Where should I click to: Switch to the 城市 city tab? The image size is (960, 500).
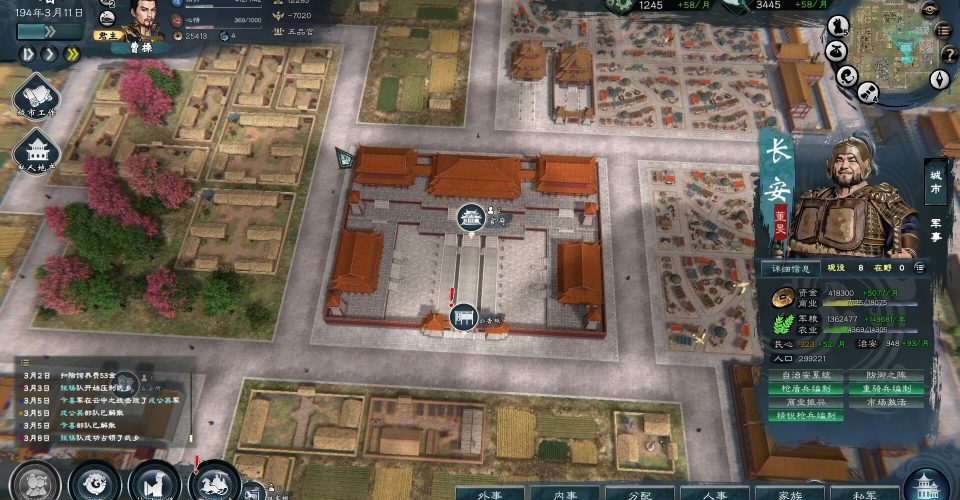click(x=936, y=183)
